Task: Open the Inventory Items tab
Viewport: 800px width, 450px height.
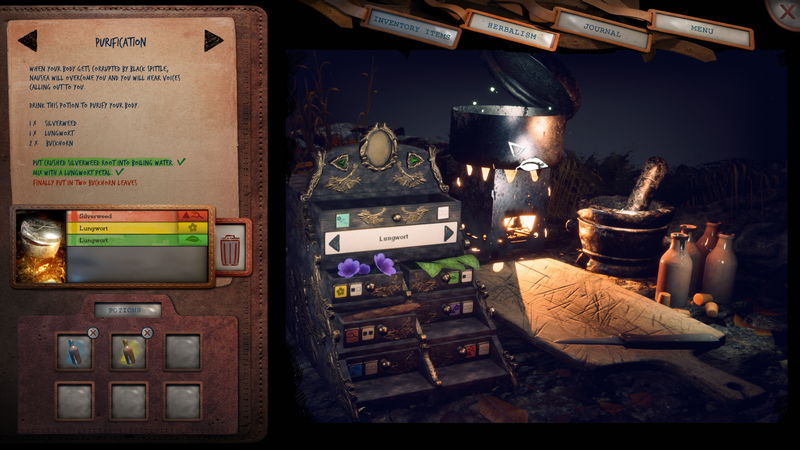Action: pyautogui.click(x=412, y=27)
